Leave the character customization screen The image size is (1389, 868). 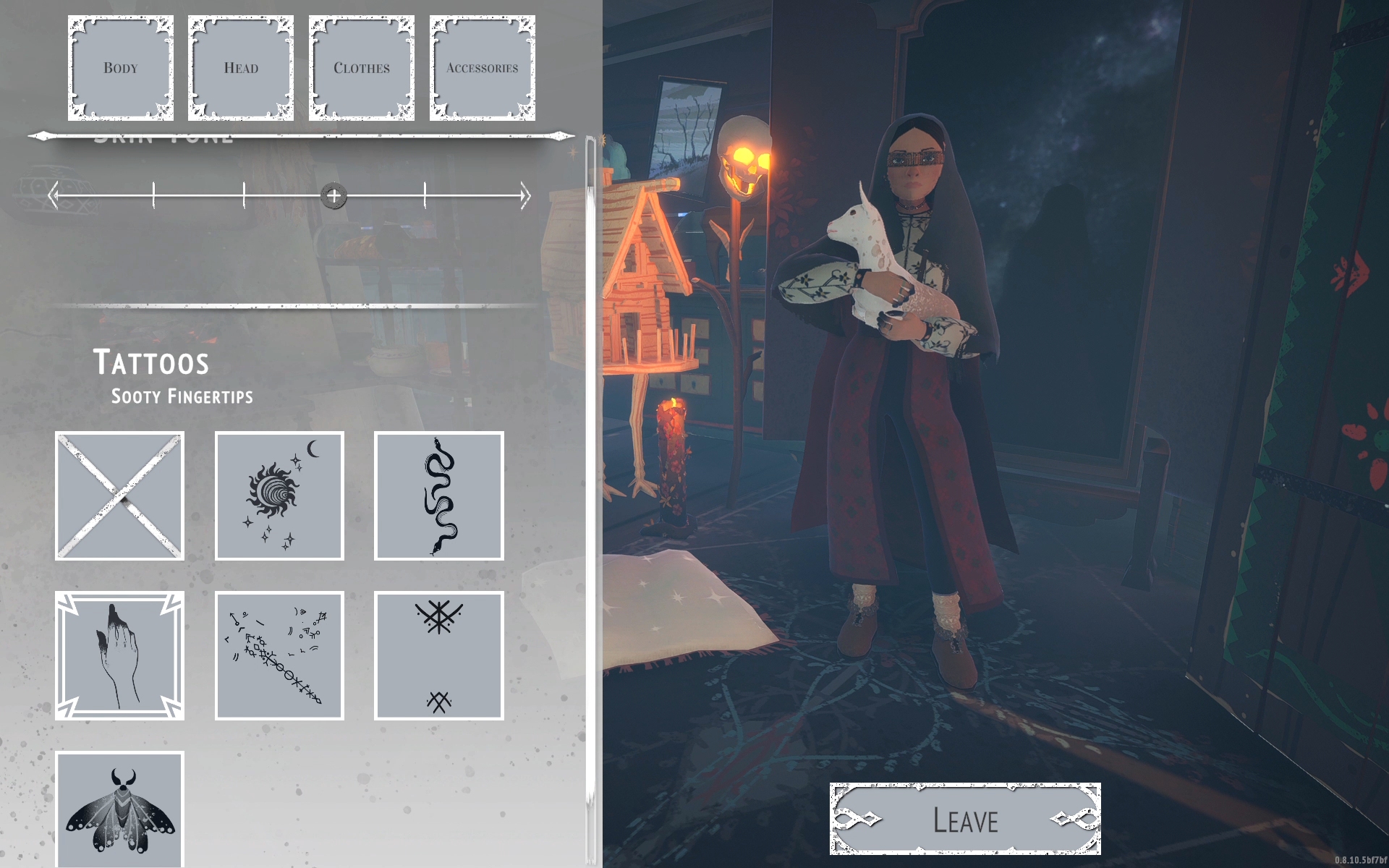pos(965,820)
